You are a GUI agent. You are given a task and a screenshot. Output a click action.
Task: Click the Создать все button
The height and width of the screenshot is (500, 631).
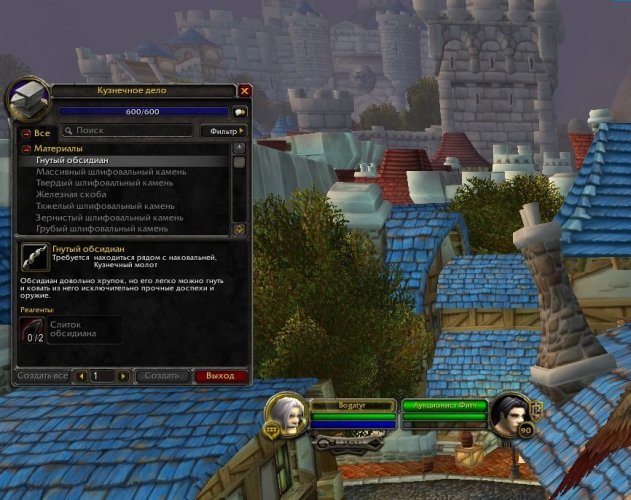[43, 376]
